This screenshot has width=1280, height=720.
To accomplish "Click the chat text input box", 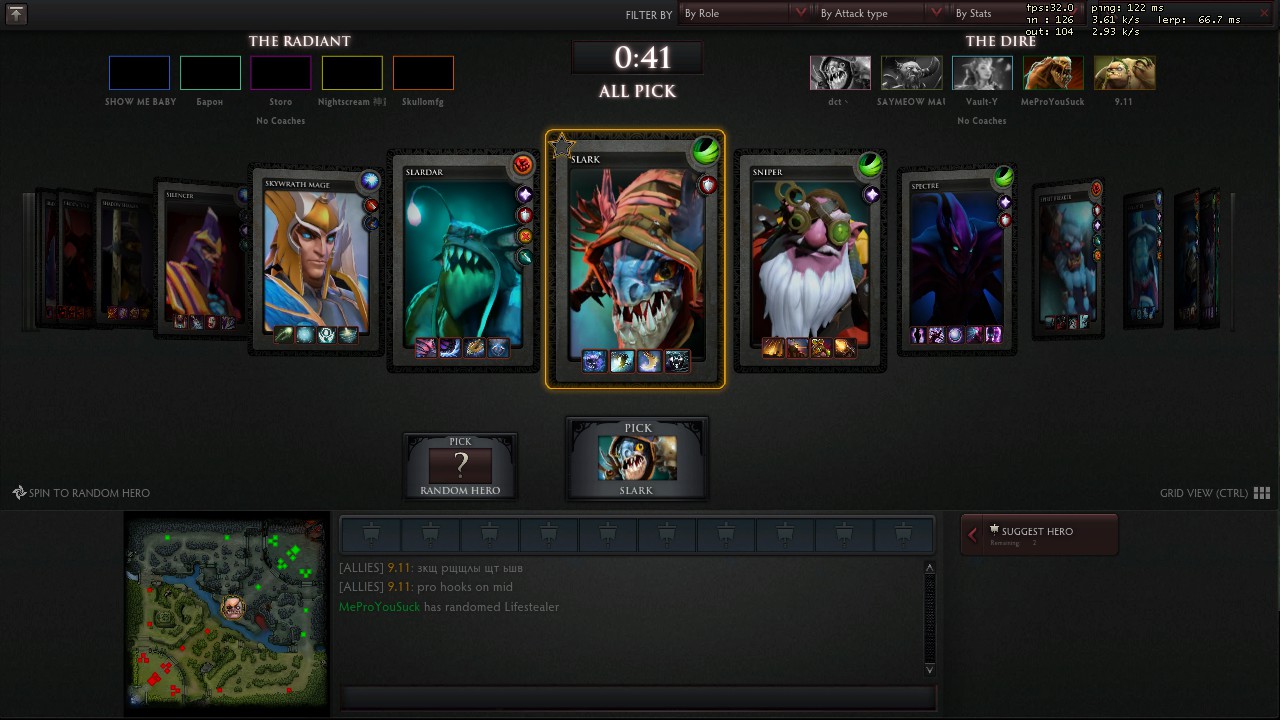I will click(638, 697).
